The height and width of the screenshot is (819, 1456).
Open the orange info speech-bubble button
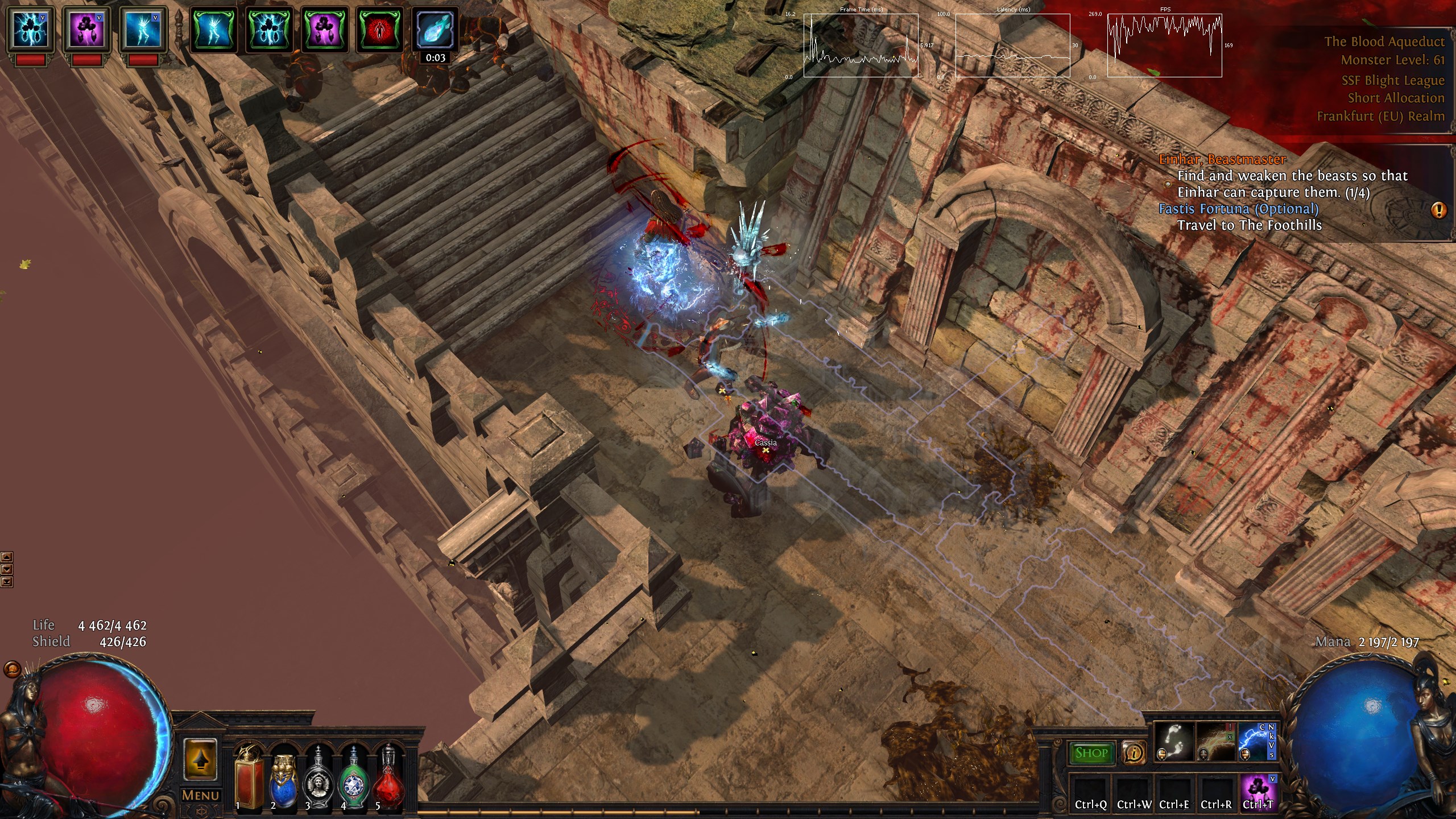pos(1134,753)
